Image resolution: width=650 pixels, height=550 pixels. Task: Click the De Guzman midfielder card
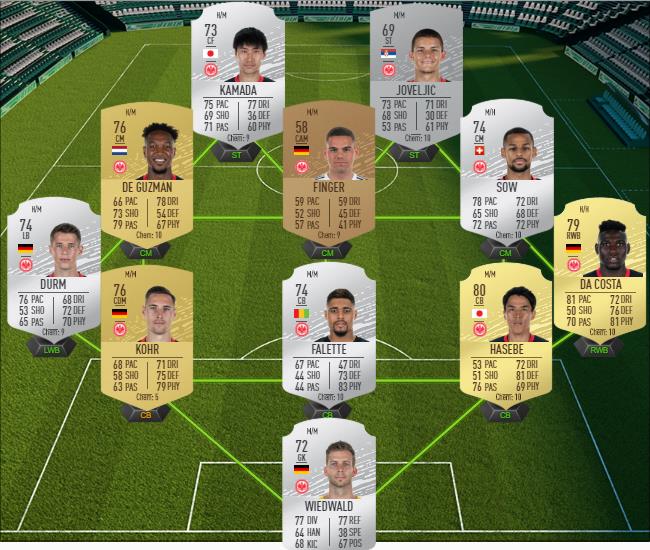147,170
